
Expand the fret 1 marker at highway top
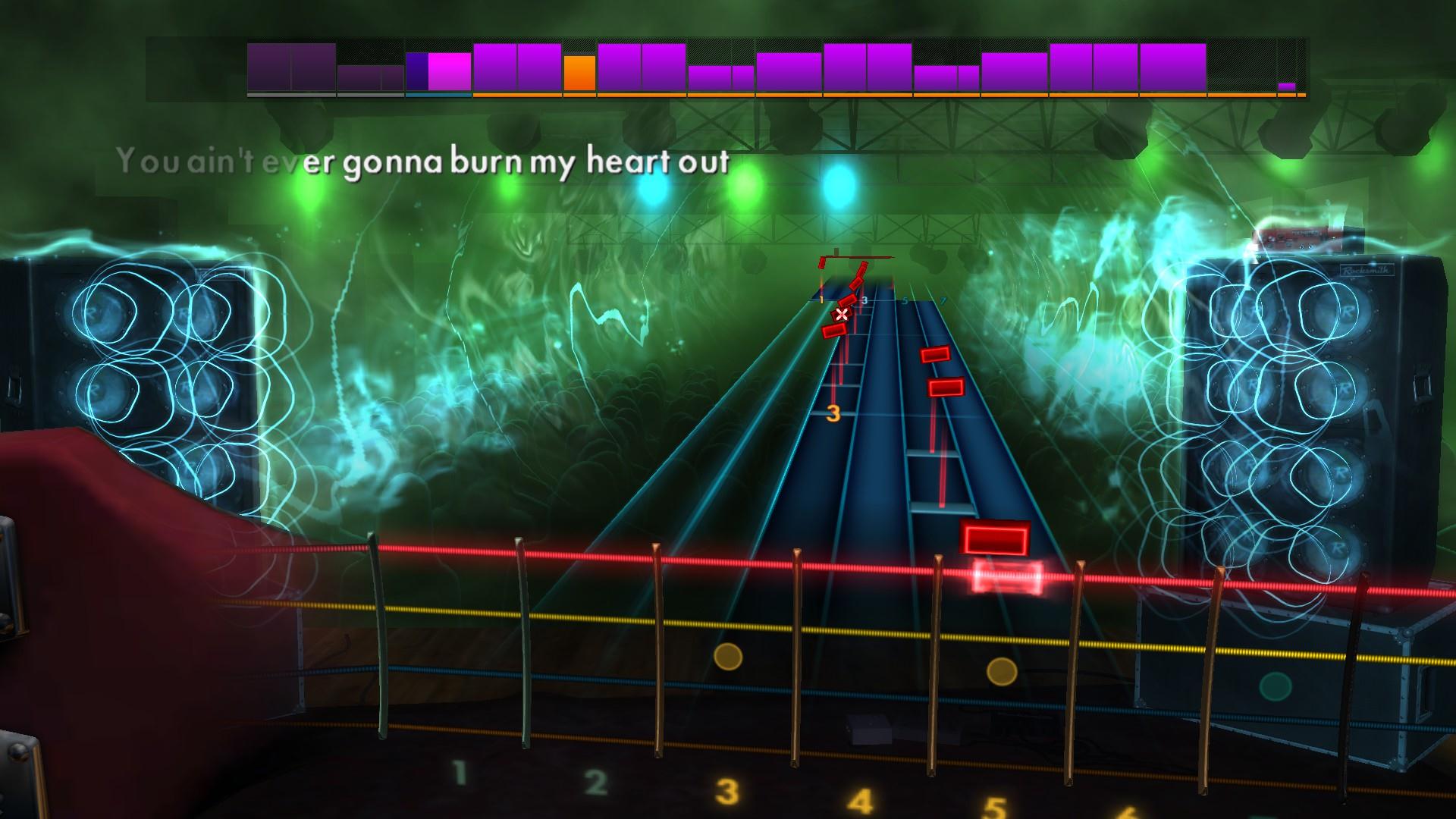[x=821, y=300]
